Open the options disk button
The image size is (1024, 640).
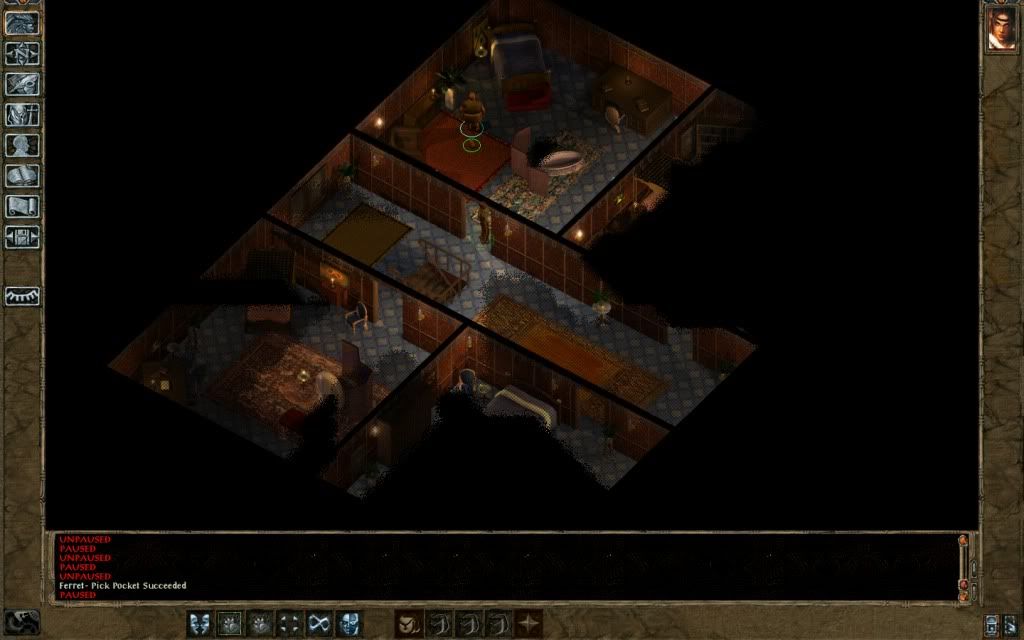pyautogui.click(x=22, y=238)
